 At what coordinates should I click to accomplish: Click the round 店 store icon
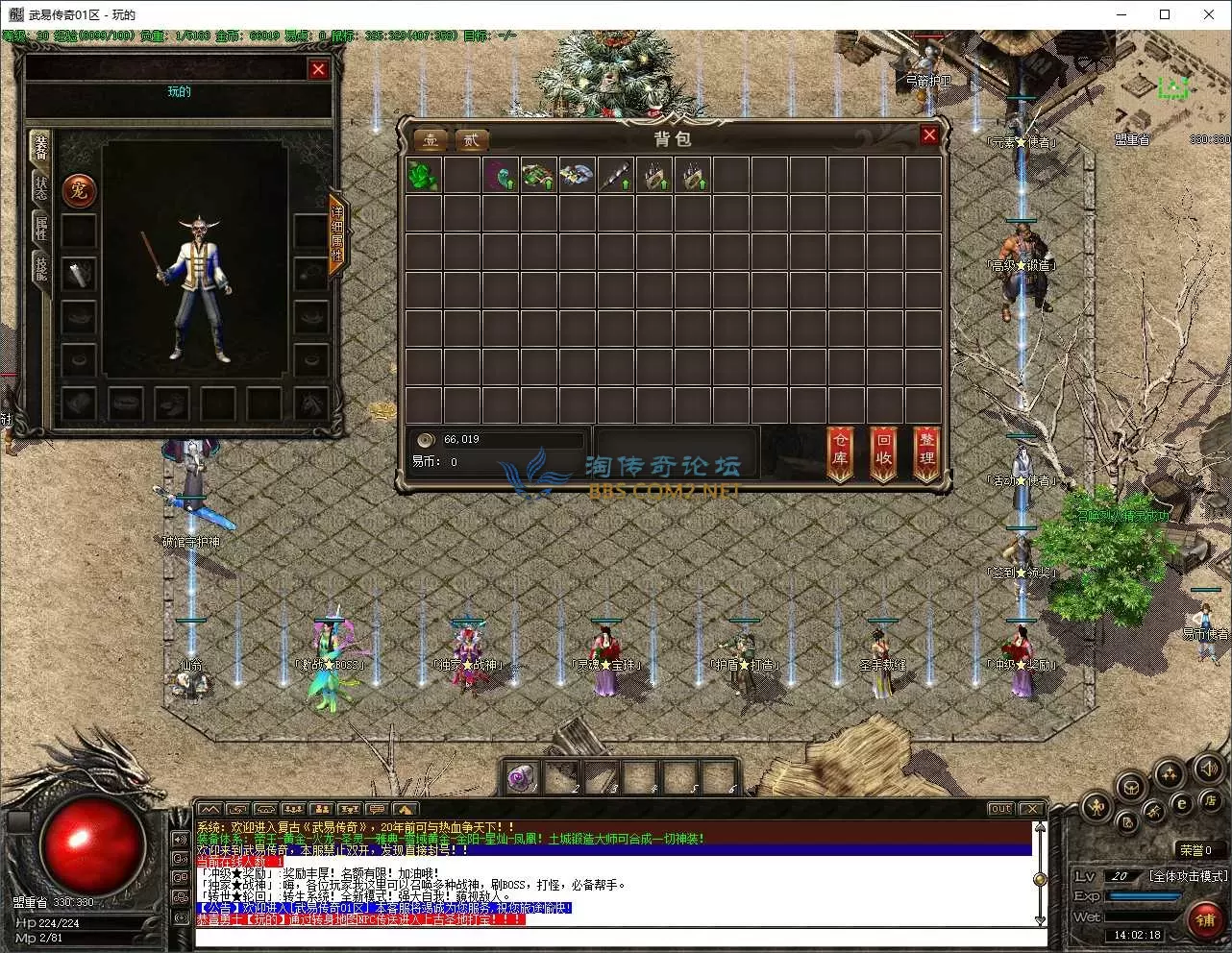coord(1209,801)
